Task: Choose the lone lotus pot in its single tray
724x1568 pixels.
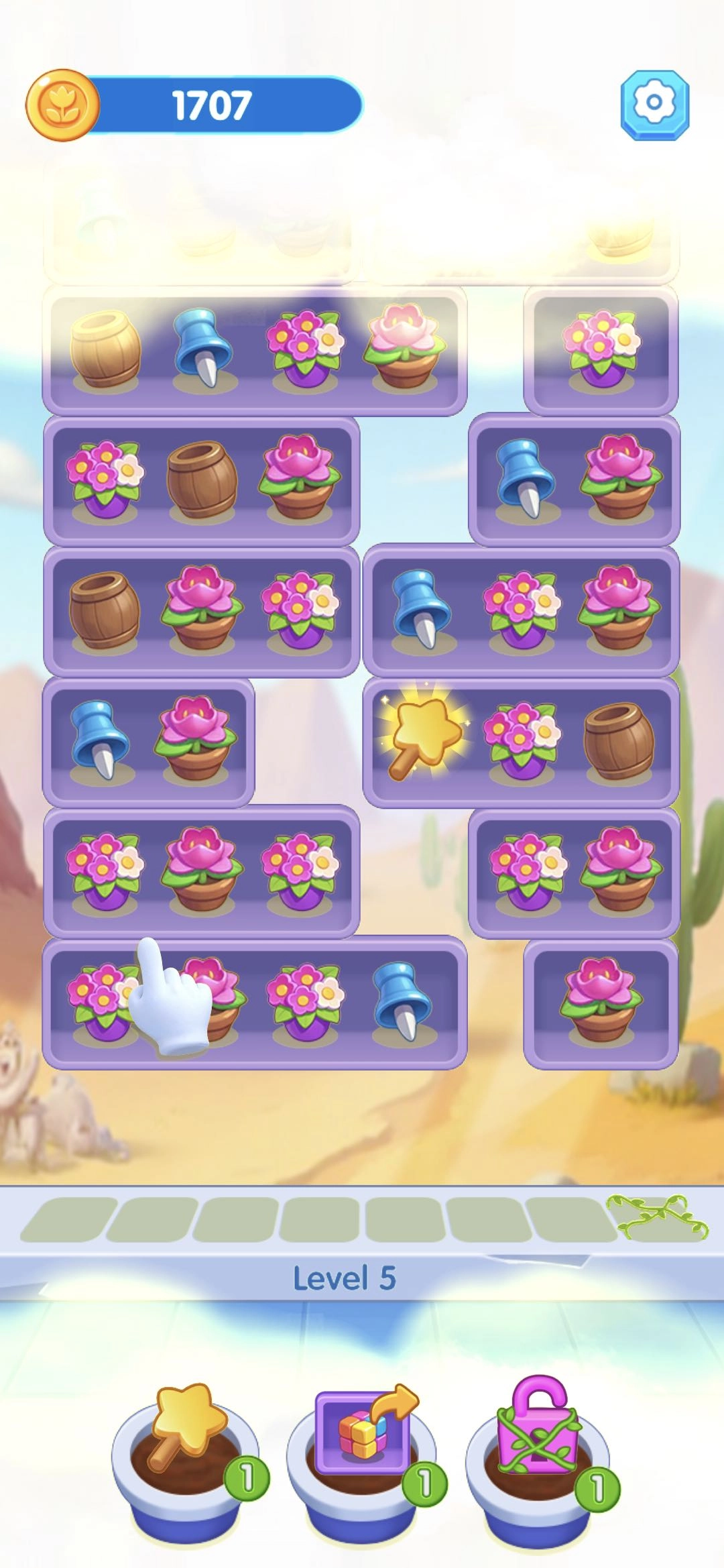Action: click(x=601, y=999)
